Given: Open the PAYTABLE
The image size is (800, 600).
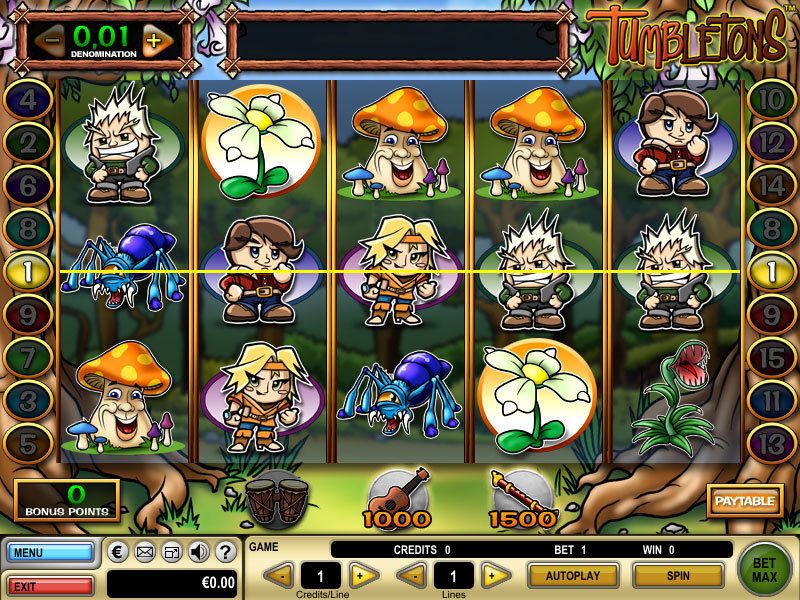Looking at the screenshot, I should [744, 497].
